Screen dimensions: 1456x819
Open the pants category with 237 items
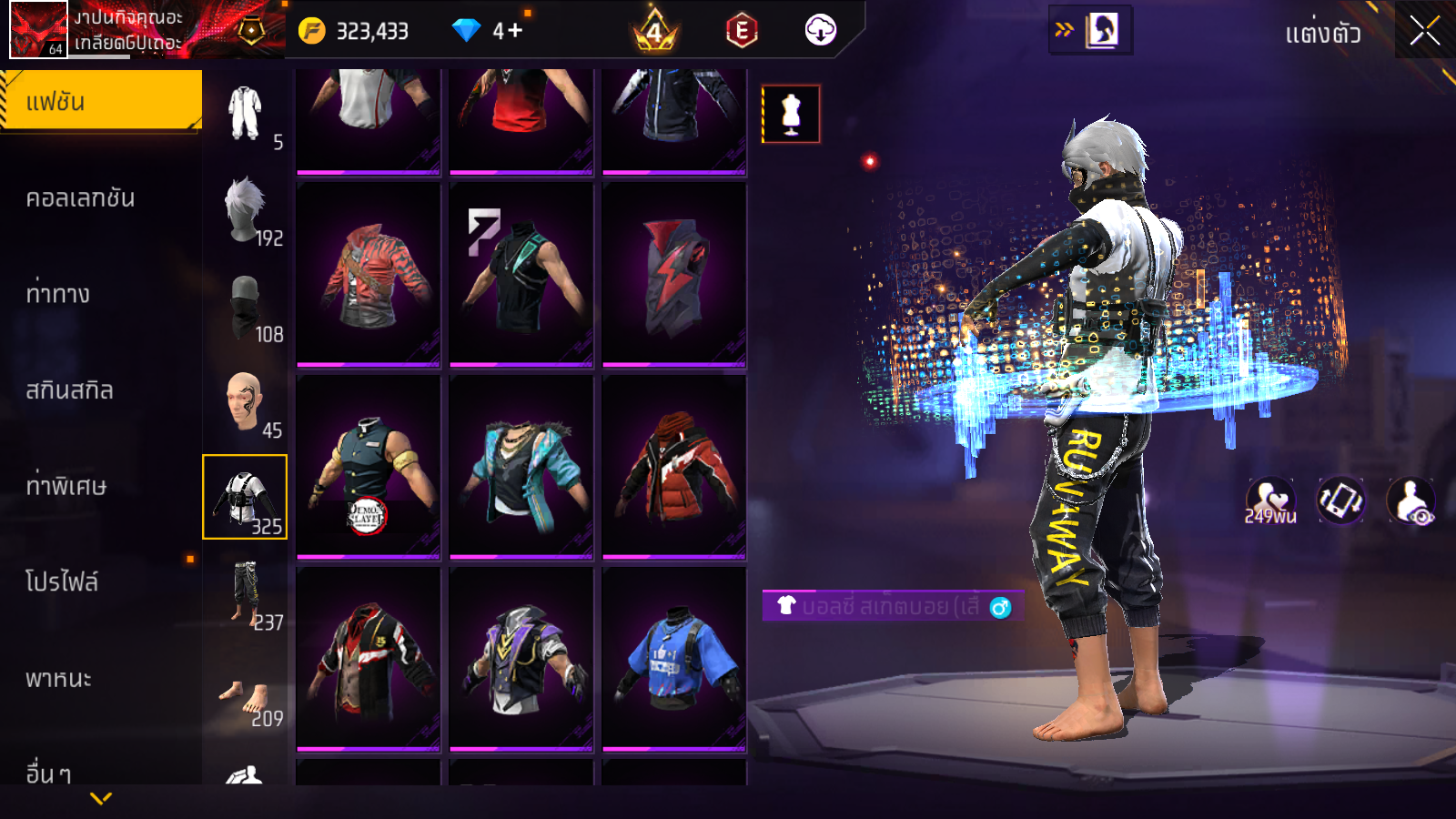(246, 594)
